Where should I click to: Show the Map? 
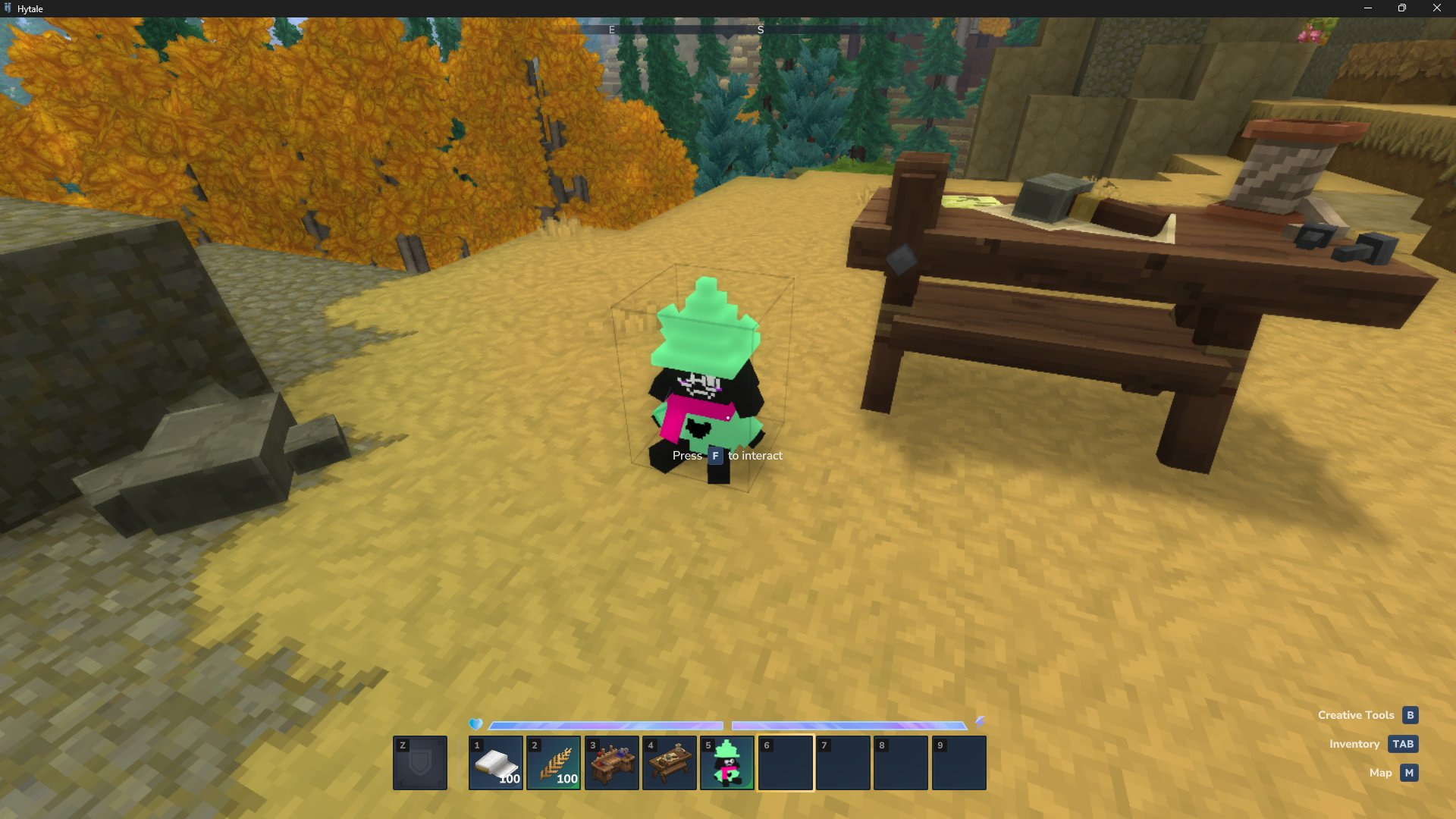1409,773
